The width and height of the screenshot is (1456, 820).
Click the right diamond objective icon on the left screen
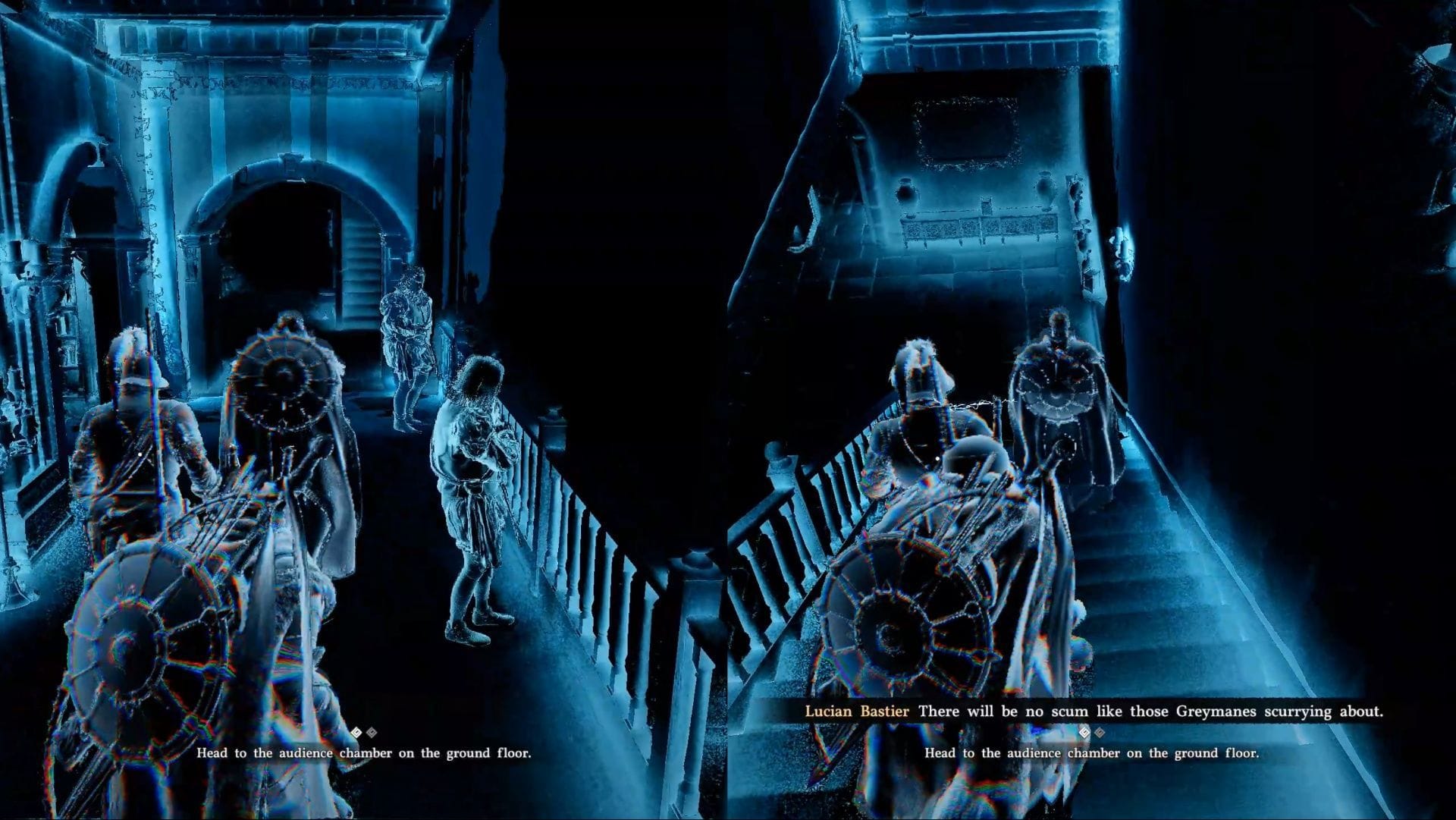point(370,732)
